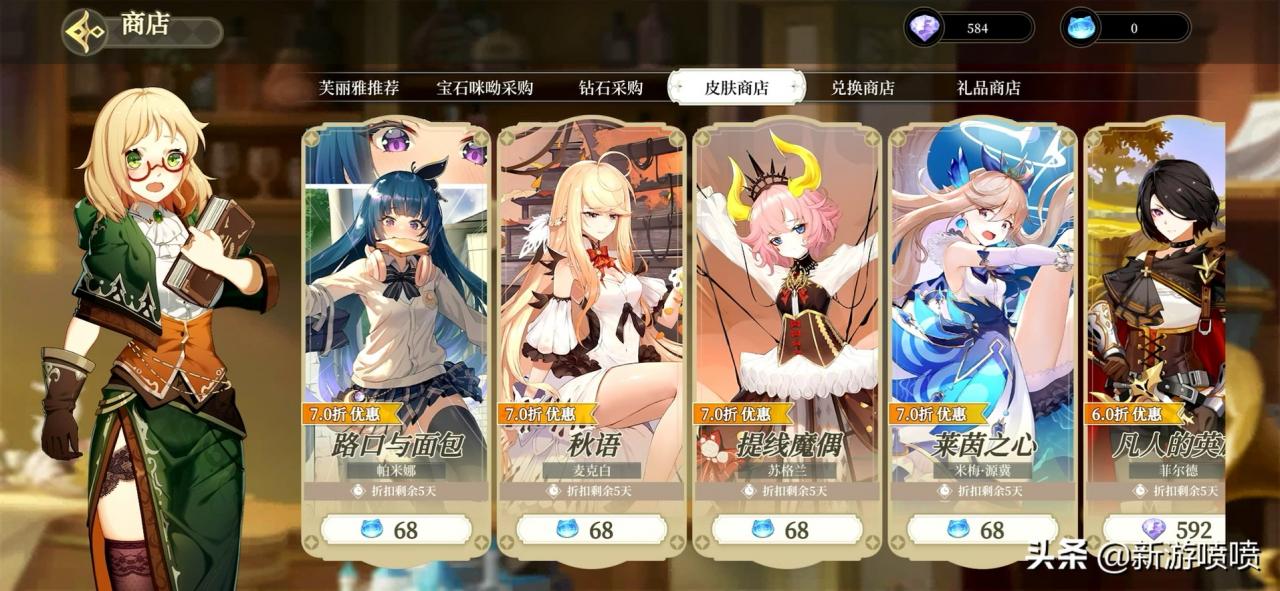1280x591 pixels.
Task: Buy 路口与面包 with the 68 price button
Action: 396,529
